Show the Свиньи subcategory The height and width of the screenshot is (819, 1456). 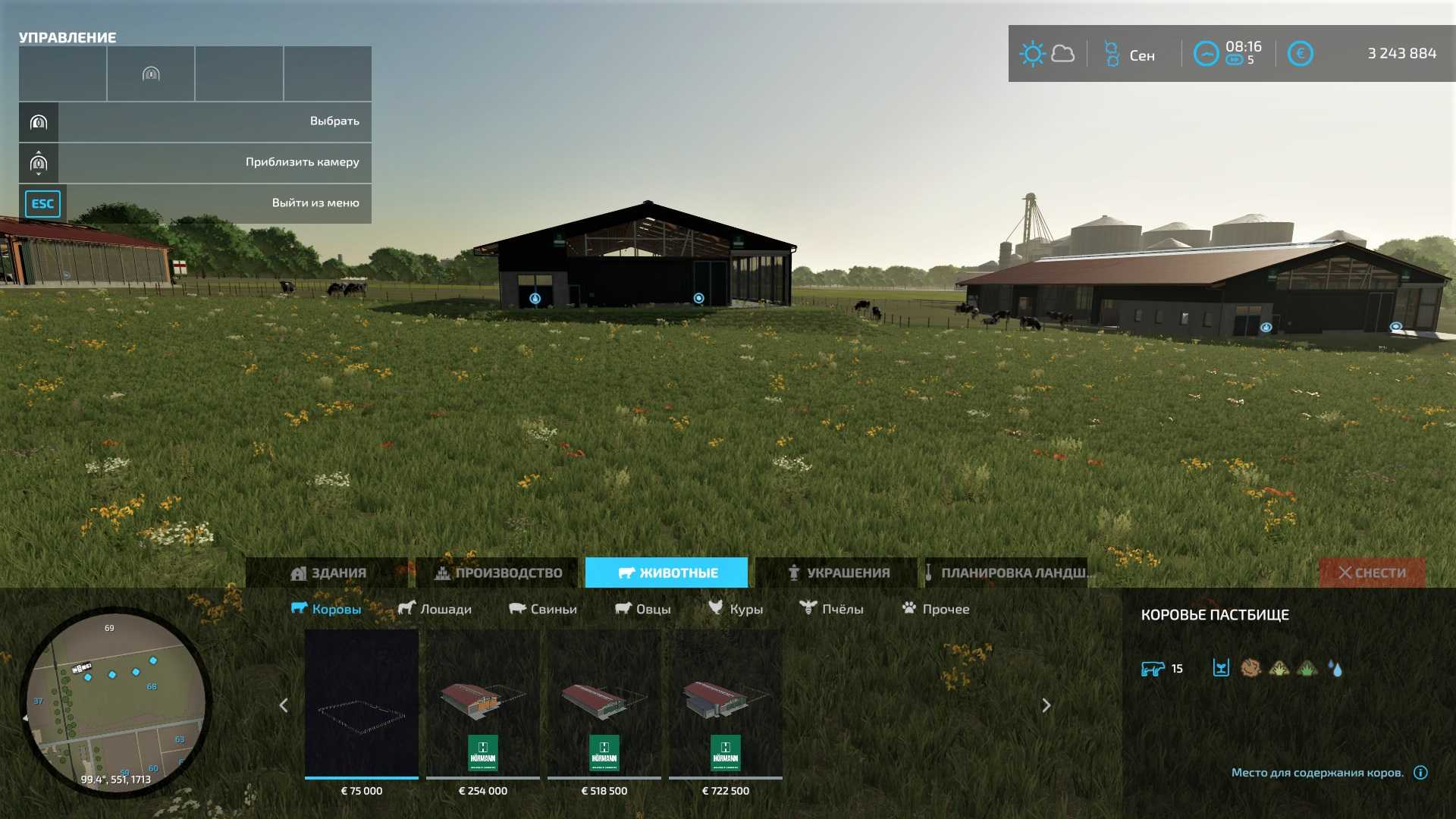pos(542,609)
